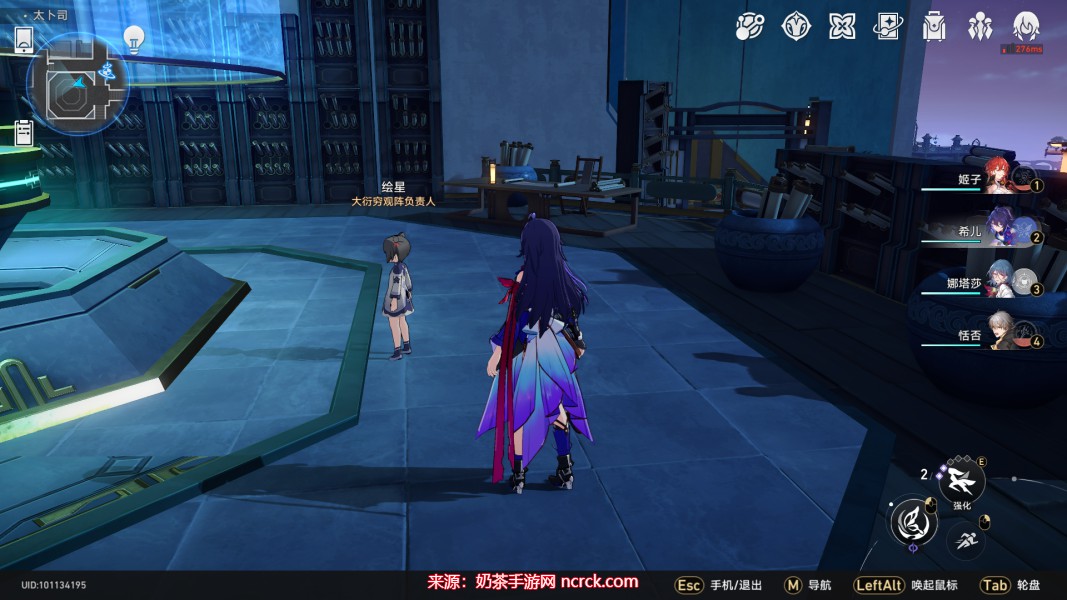This screenshot has width=1067, height=600.
Task: Click the light bulb tutorial icon
Action: [x=133, y=39]
